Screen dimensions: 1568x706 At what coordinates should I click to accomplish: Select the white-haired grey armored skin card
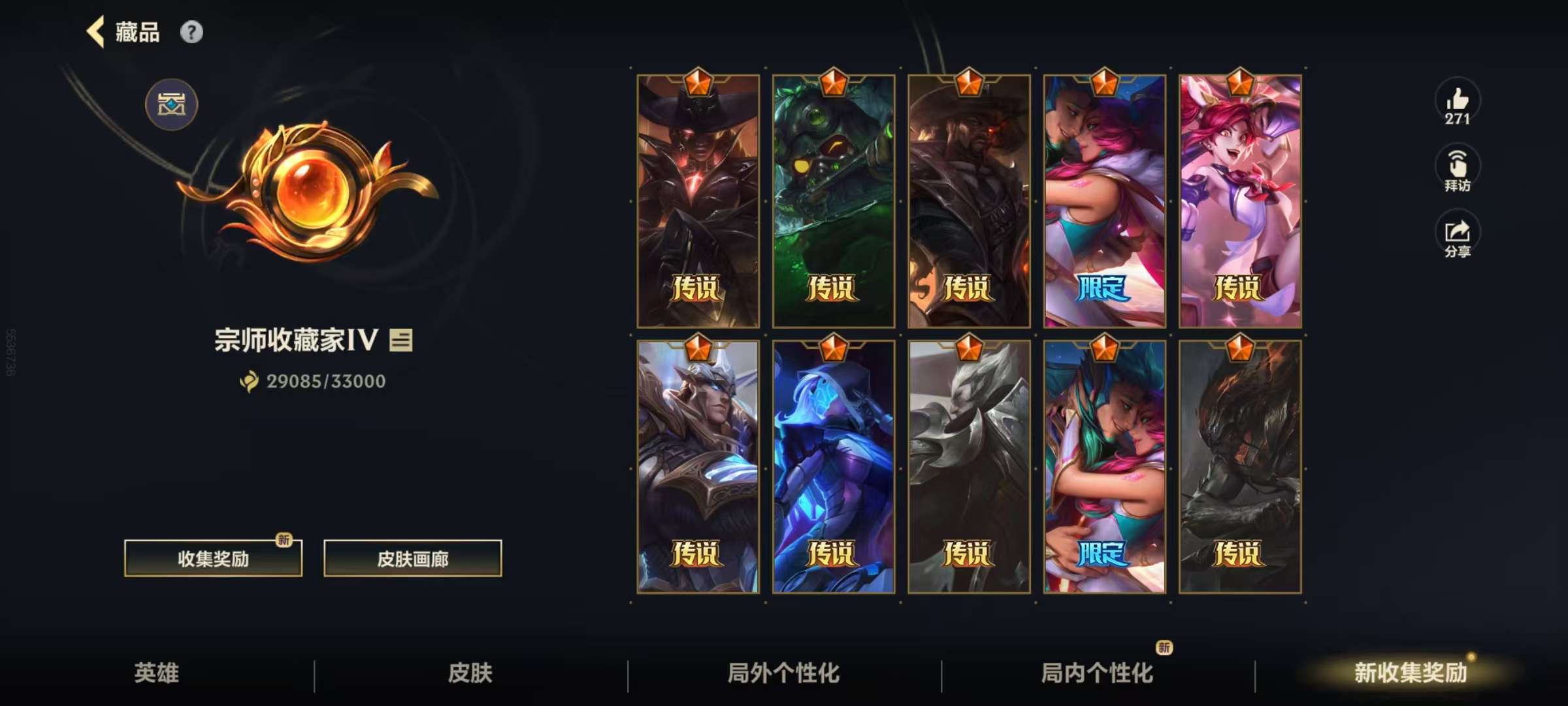968,467
